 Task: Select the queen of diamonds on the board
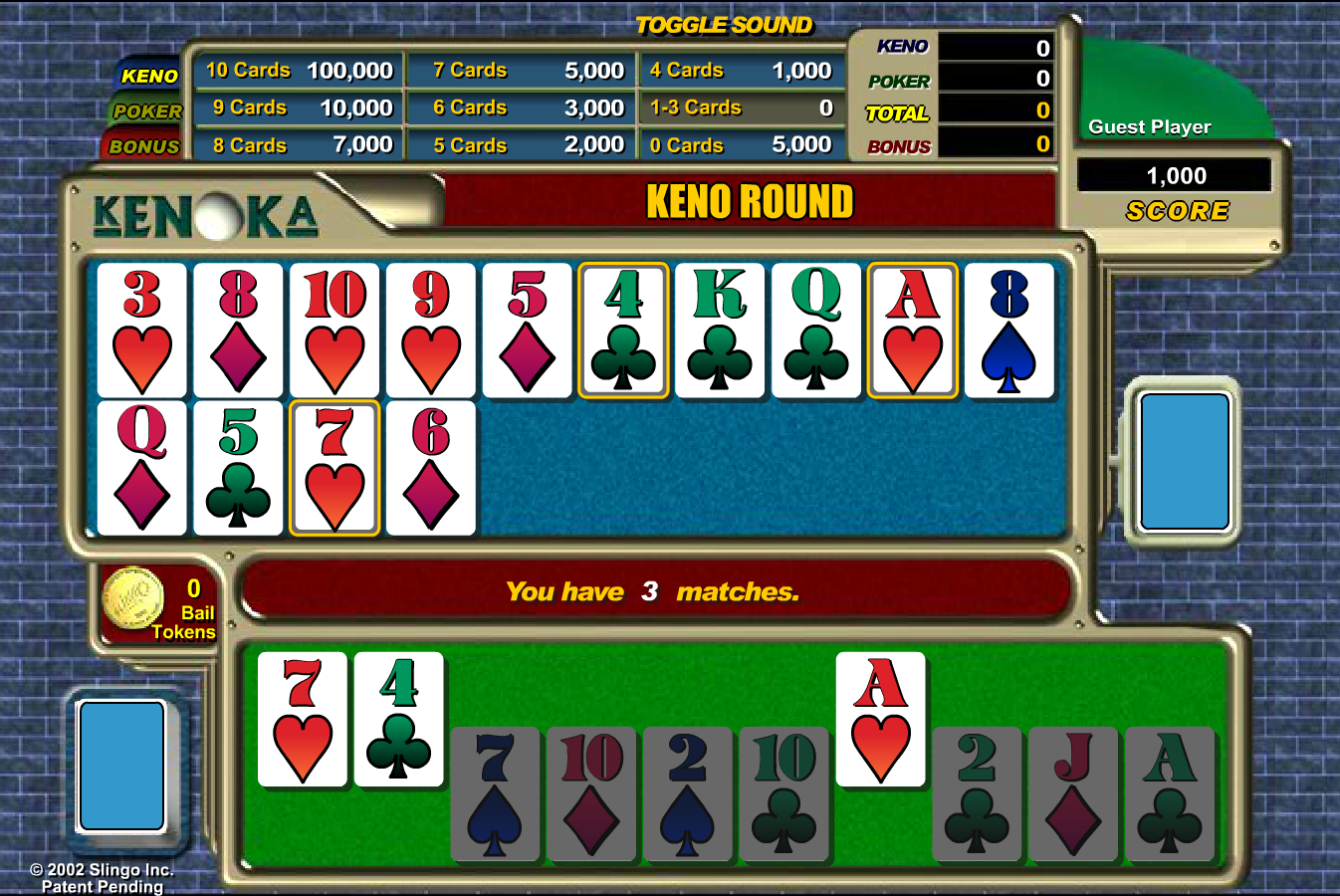tap(142, 468)
